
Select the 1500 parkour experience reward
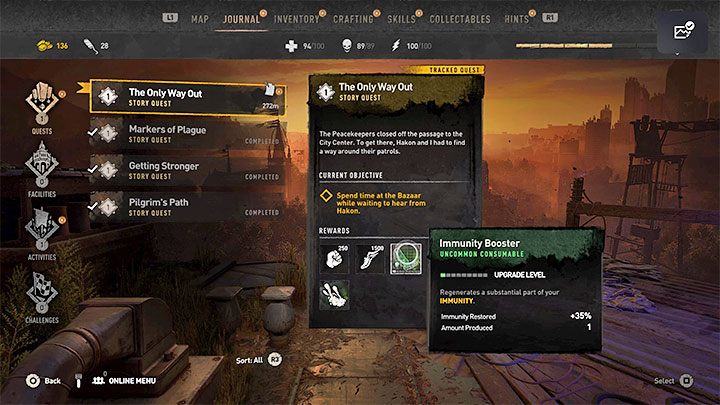[x=371, y=257]
